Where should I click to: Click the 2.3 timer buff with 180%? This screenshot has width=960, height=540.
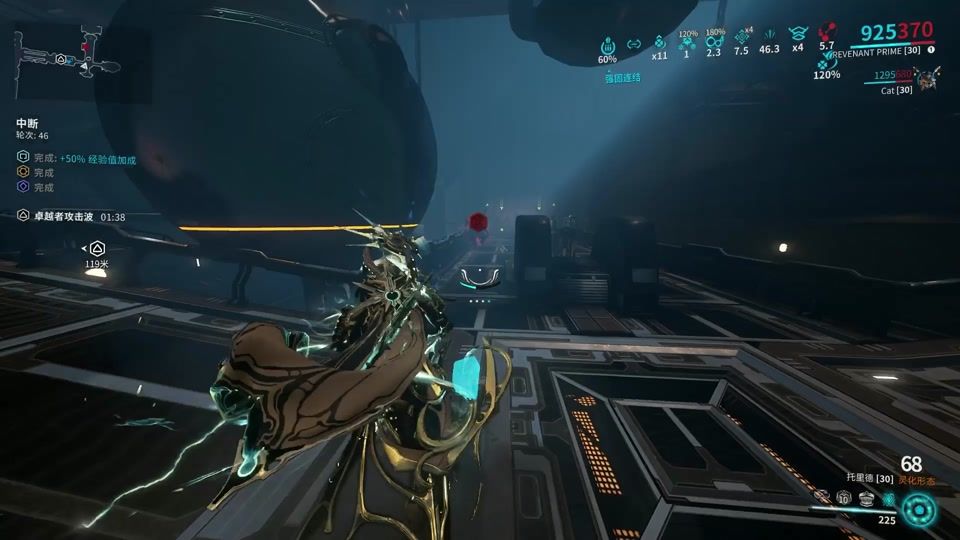(714, 43)
